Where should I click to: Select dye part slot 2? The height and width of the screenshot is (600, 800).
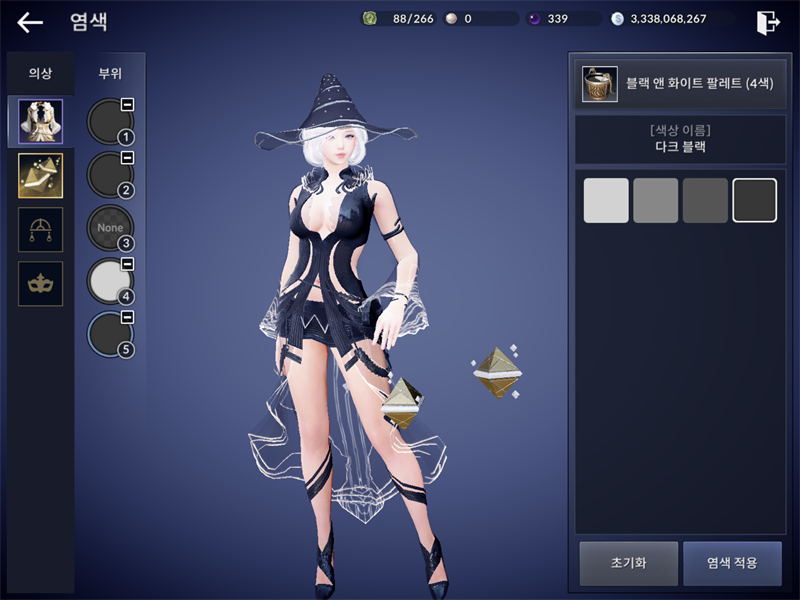tap(111, 175)
